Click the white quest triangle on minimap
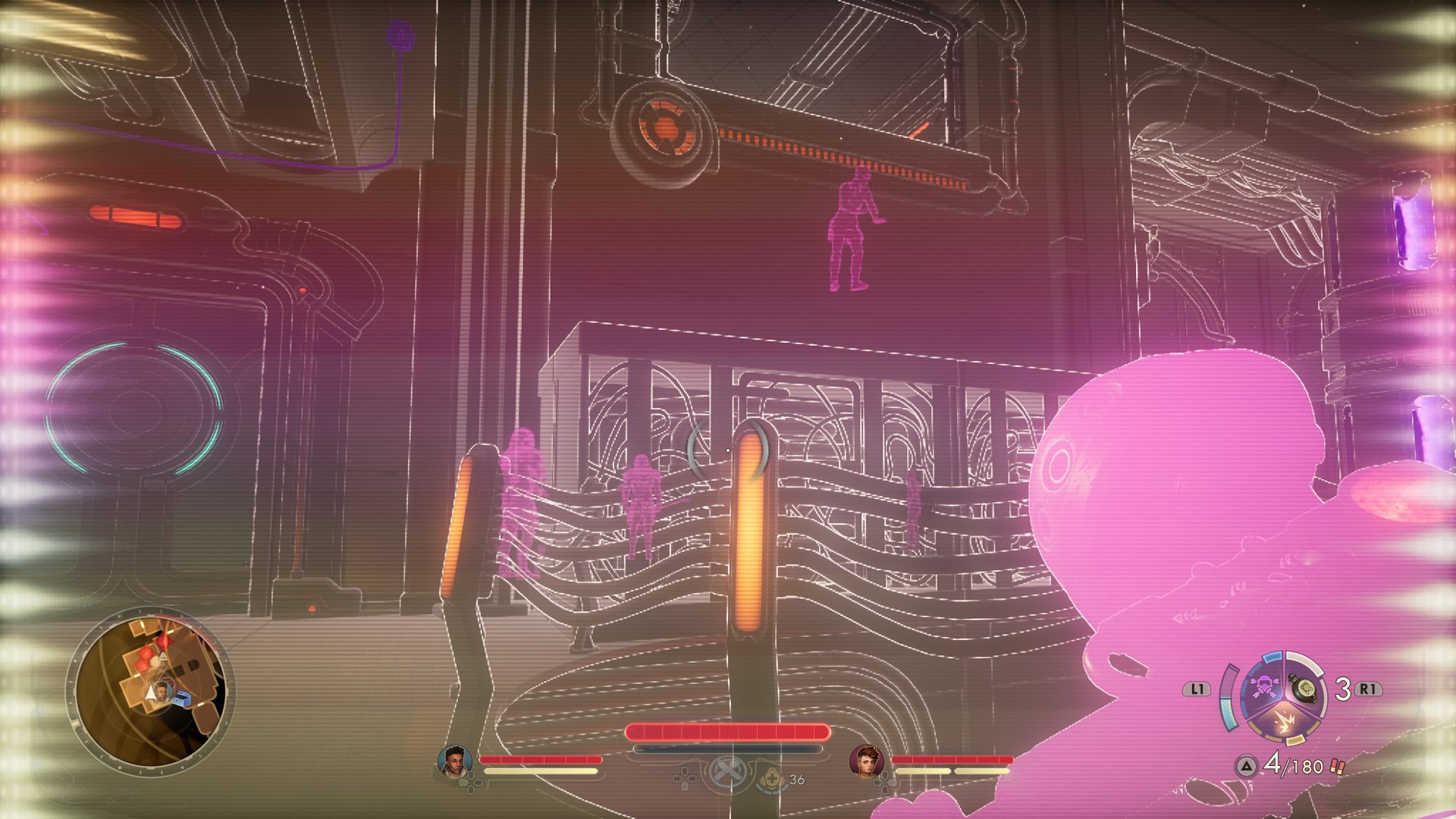Screen dimensions: 1456x819 [162, 656]
